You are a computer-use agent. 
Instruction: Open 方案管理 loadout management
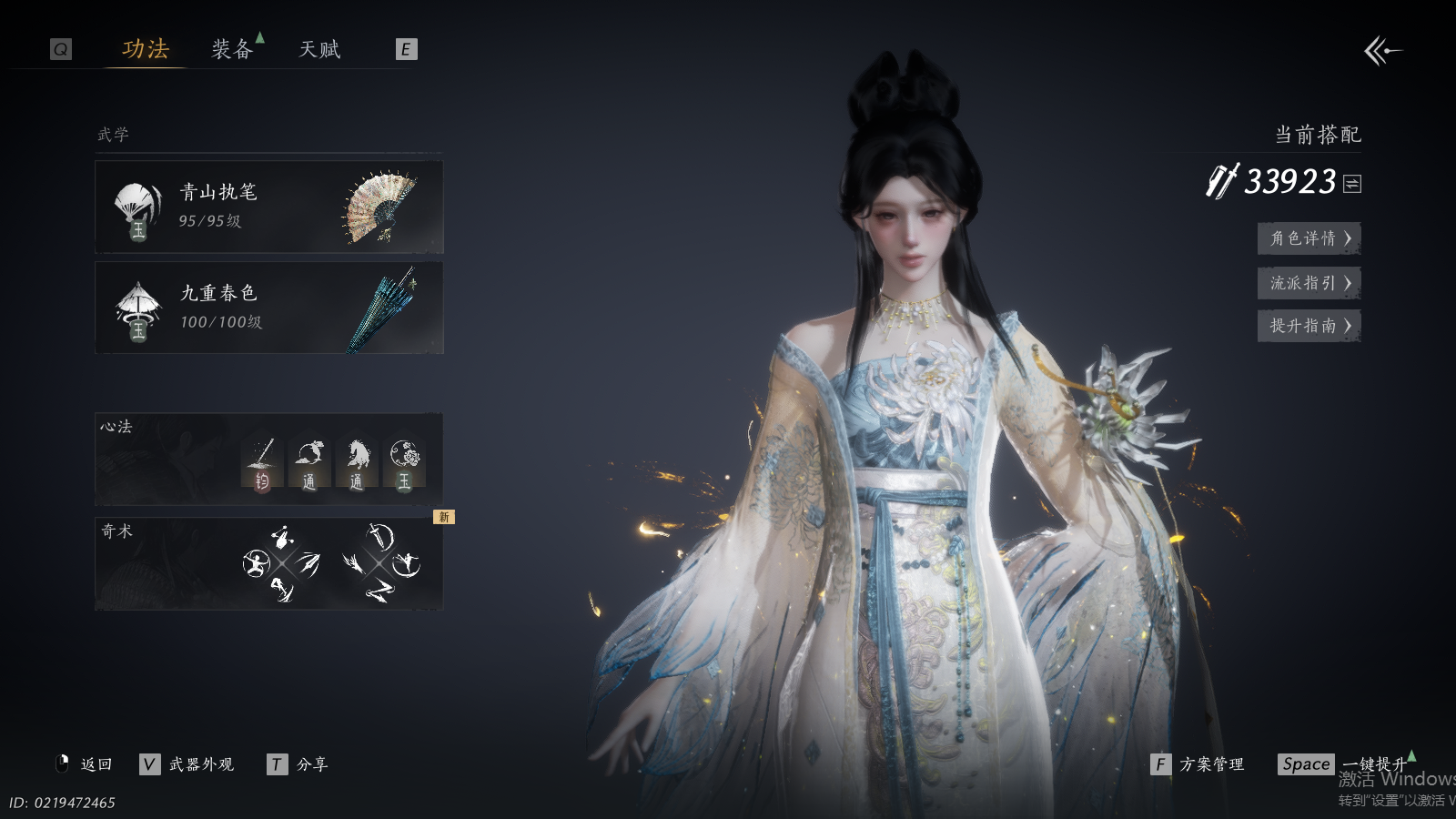pos(1198,764)
